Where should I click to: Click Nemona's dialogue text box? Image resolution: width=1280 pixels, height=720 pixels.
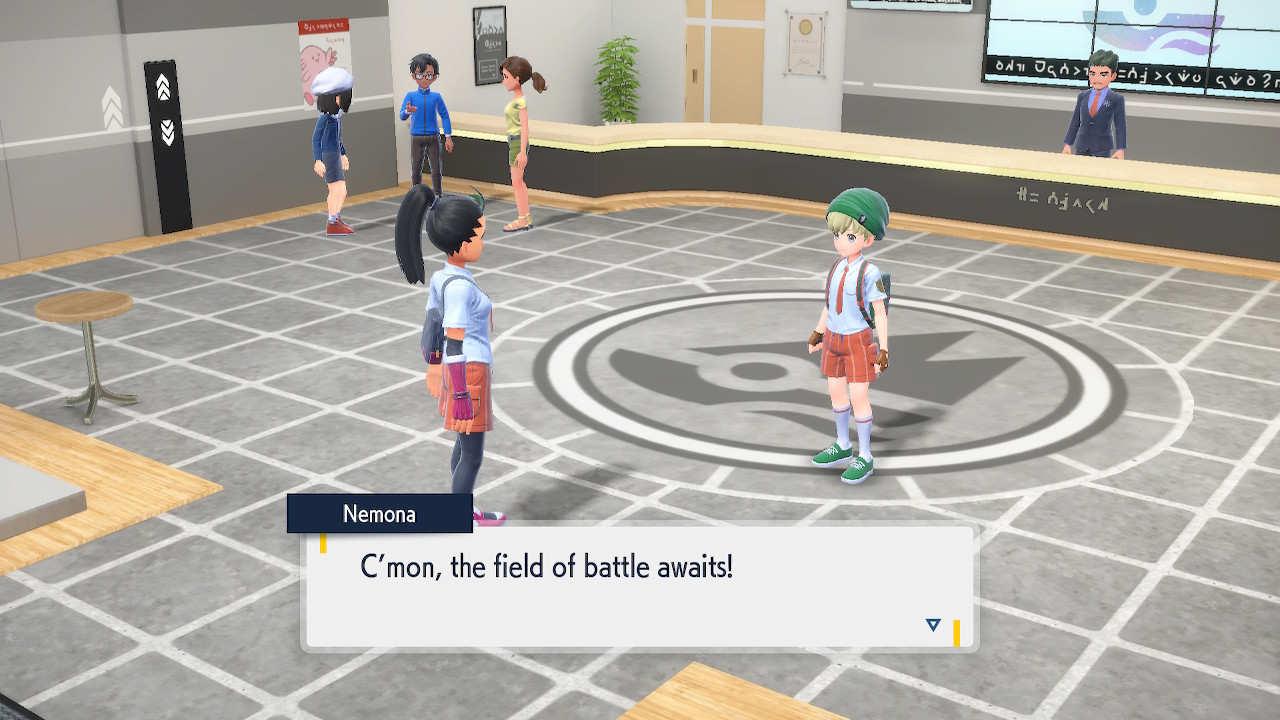[x=638, y=588]
